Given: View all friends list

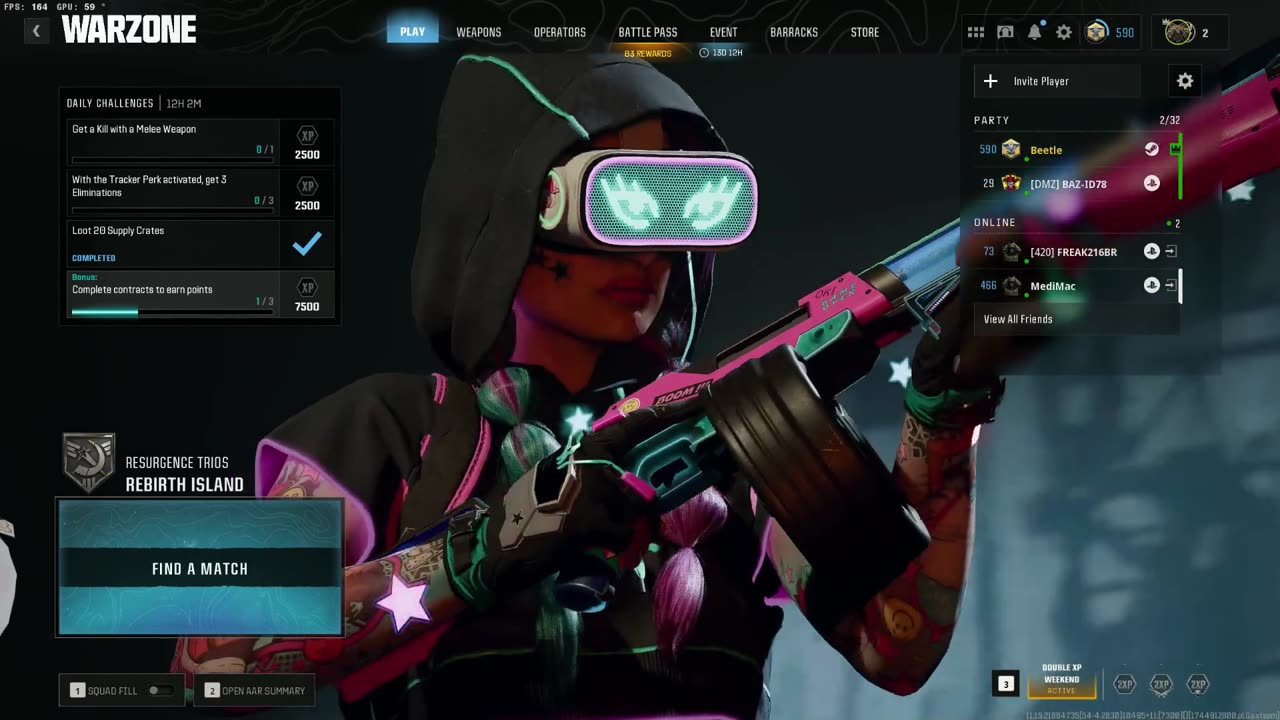Looking at the screenshot, I should coord(1018,319).
